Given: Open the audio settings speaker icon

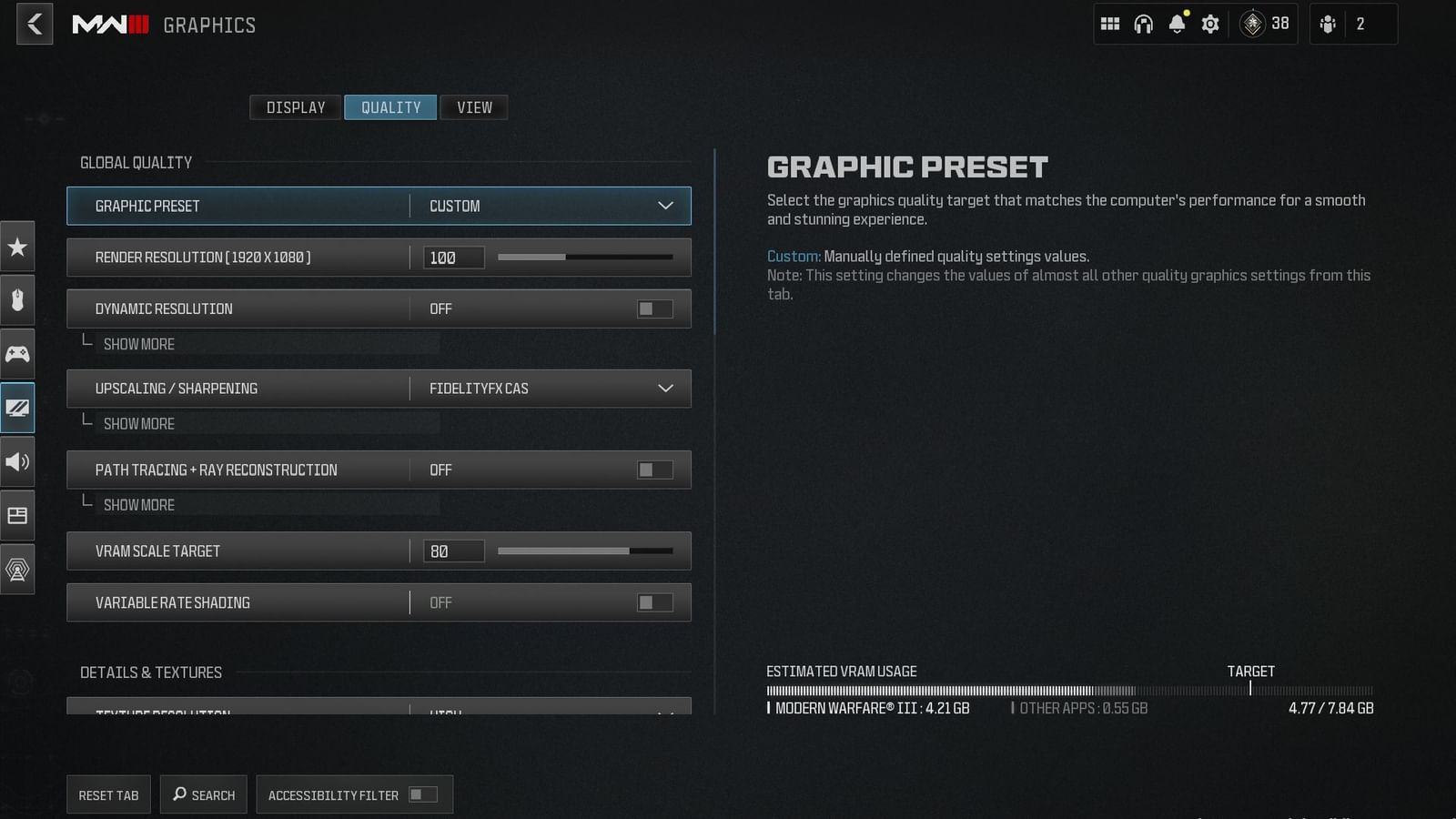Looking at the screenshot, I should point(17,461).
